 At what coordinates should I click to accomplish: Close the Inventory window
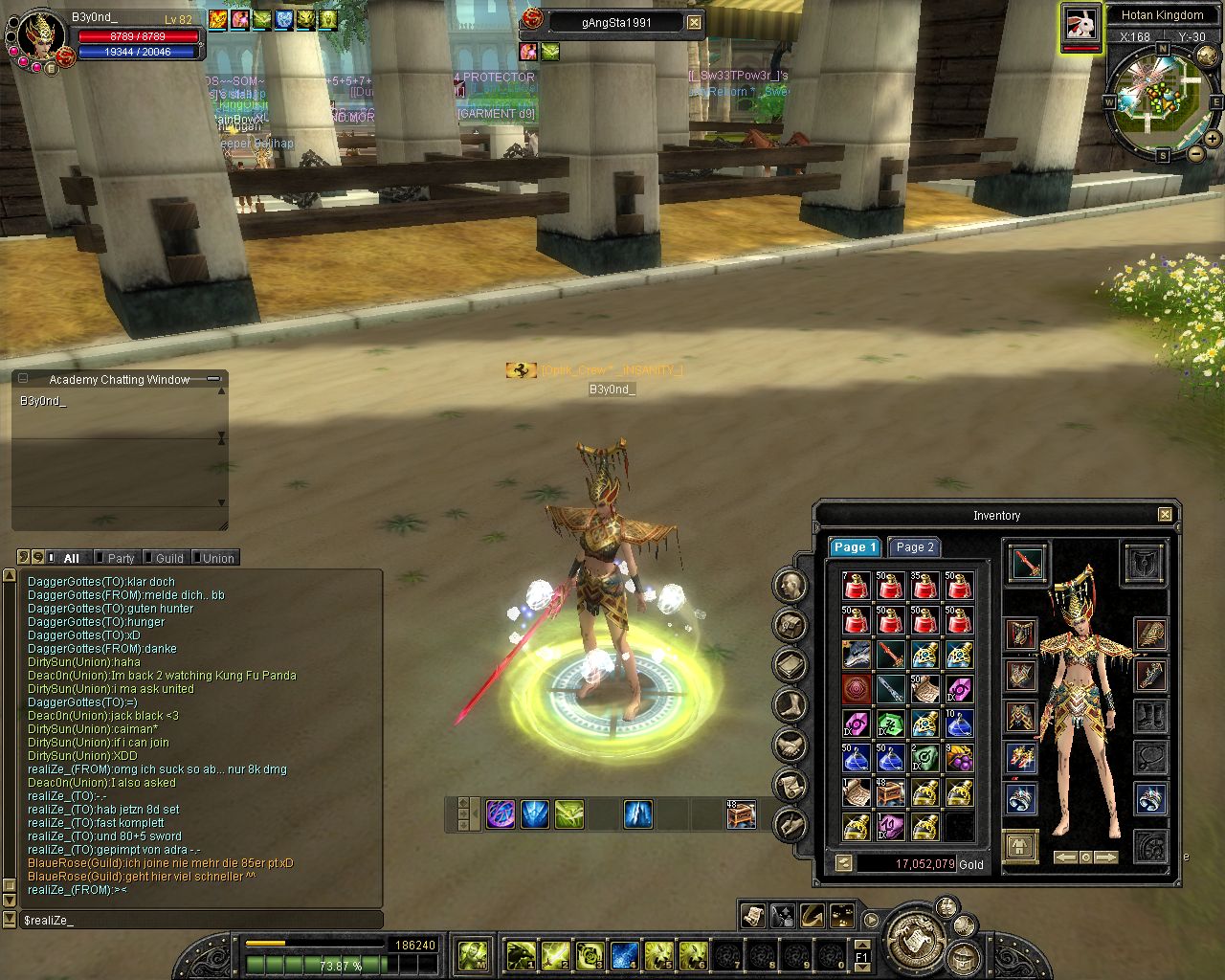tap(1165, 515)
